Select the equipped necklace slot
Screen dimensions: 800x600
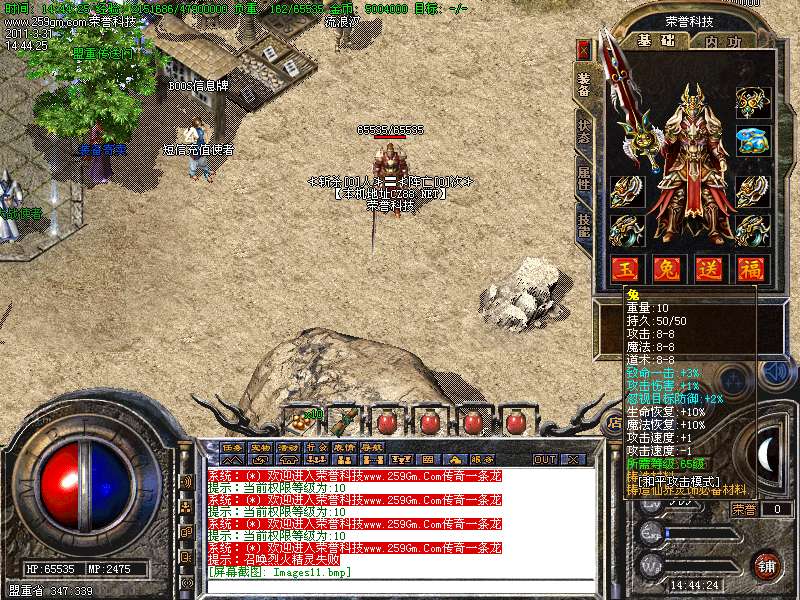[751, 101]
